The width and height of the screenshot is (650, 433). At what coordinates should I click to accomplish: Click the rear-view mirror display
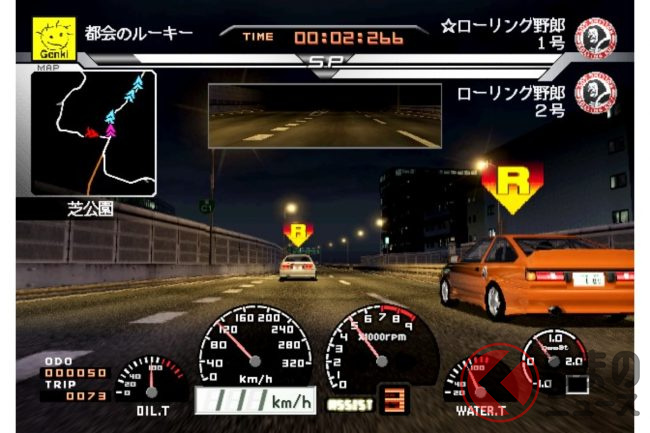tap(324, 116)
